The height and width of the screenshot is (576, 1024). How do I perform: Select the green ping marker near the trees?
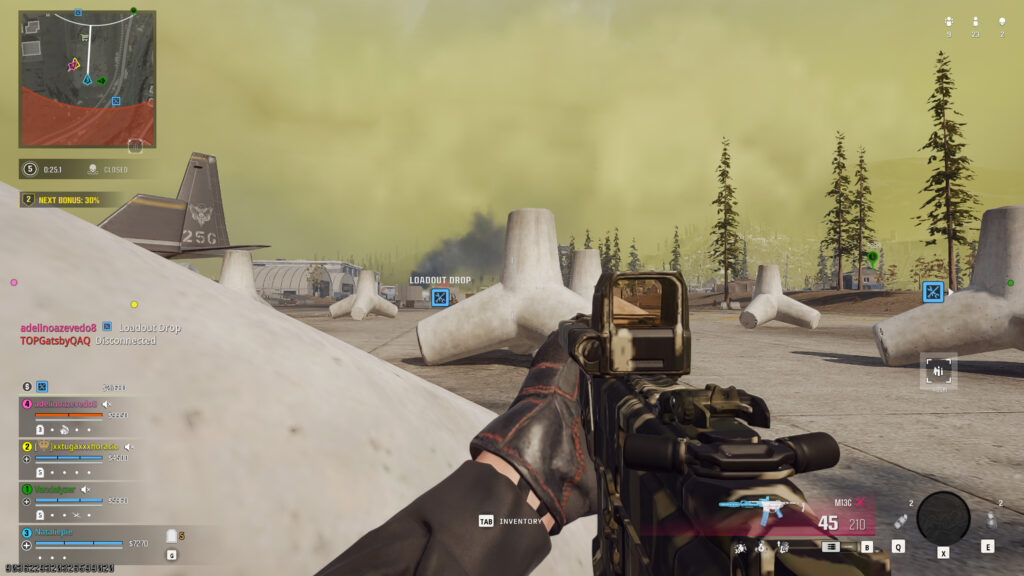873,257
